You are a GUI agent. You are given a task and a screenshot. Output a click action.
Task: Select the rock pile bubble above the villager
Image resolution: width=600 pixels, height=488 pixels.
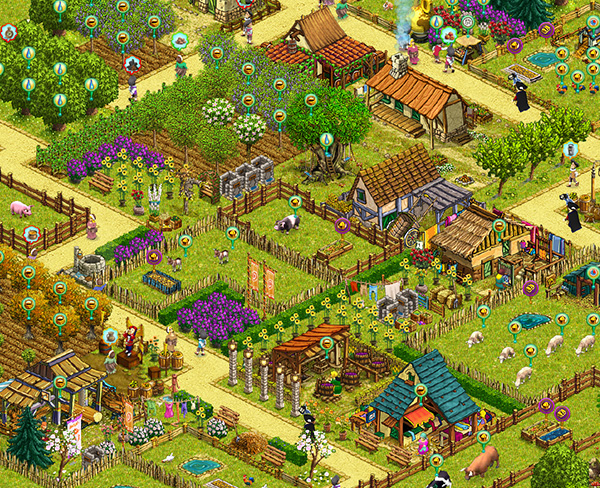(179, 41)
